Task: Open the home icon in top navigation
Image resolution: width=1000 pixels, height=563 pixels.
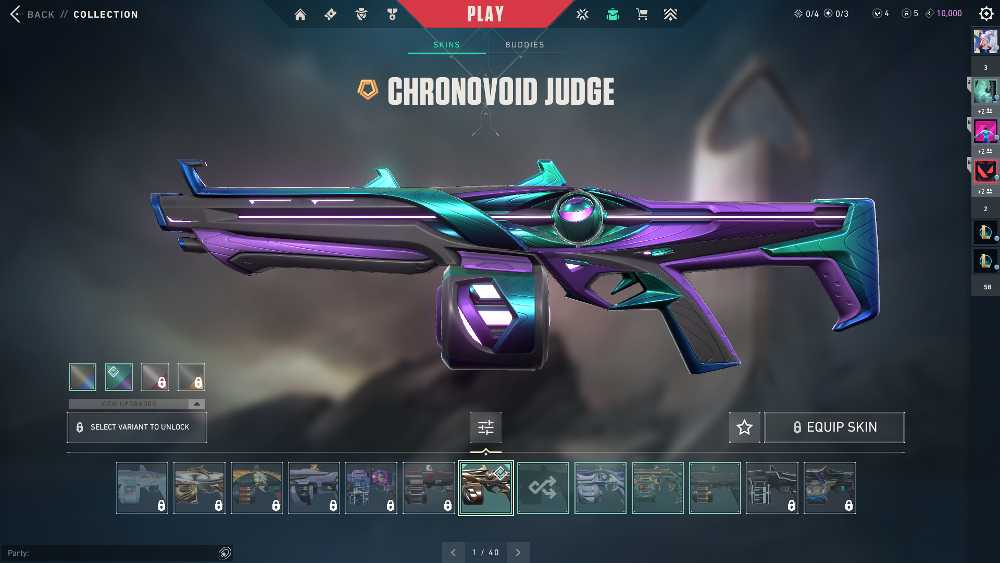Action: click(300, 14)
